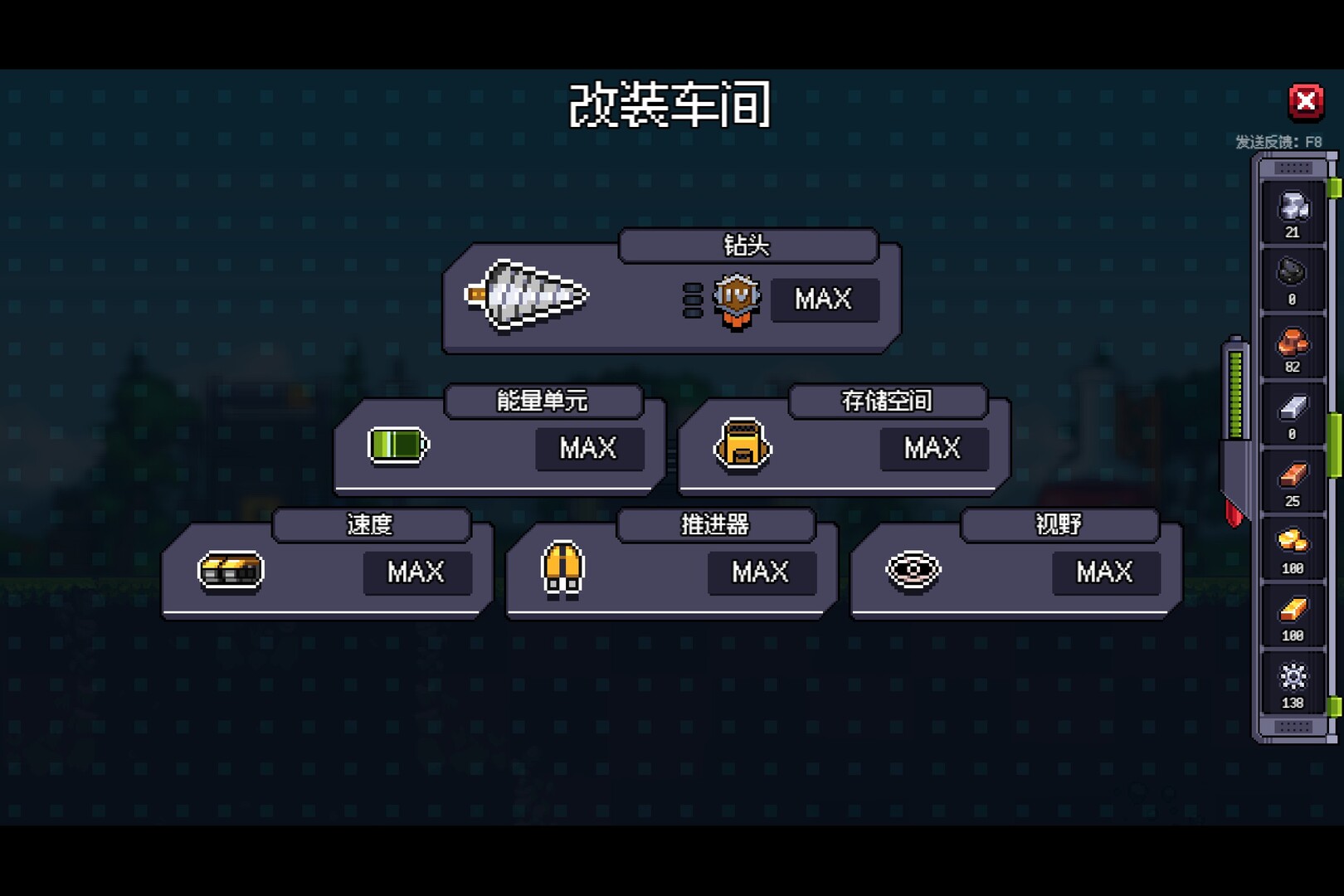Click the eye-shaped vision upgrade icon

915,571
